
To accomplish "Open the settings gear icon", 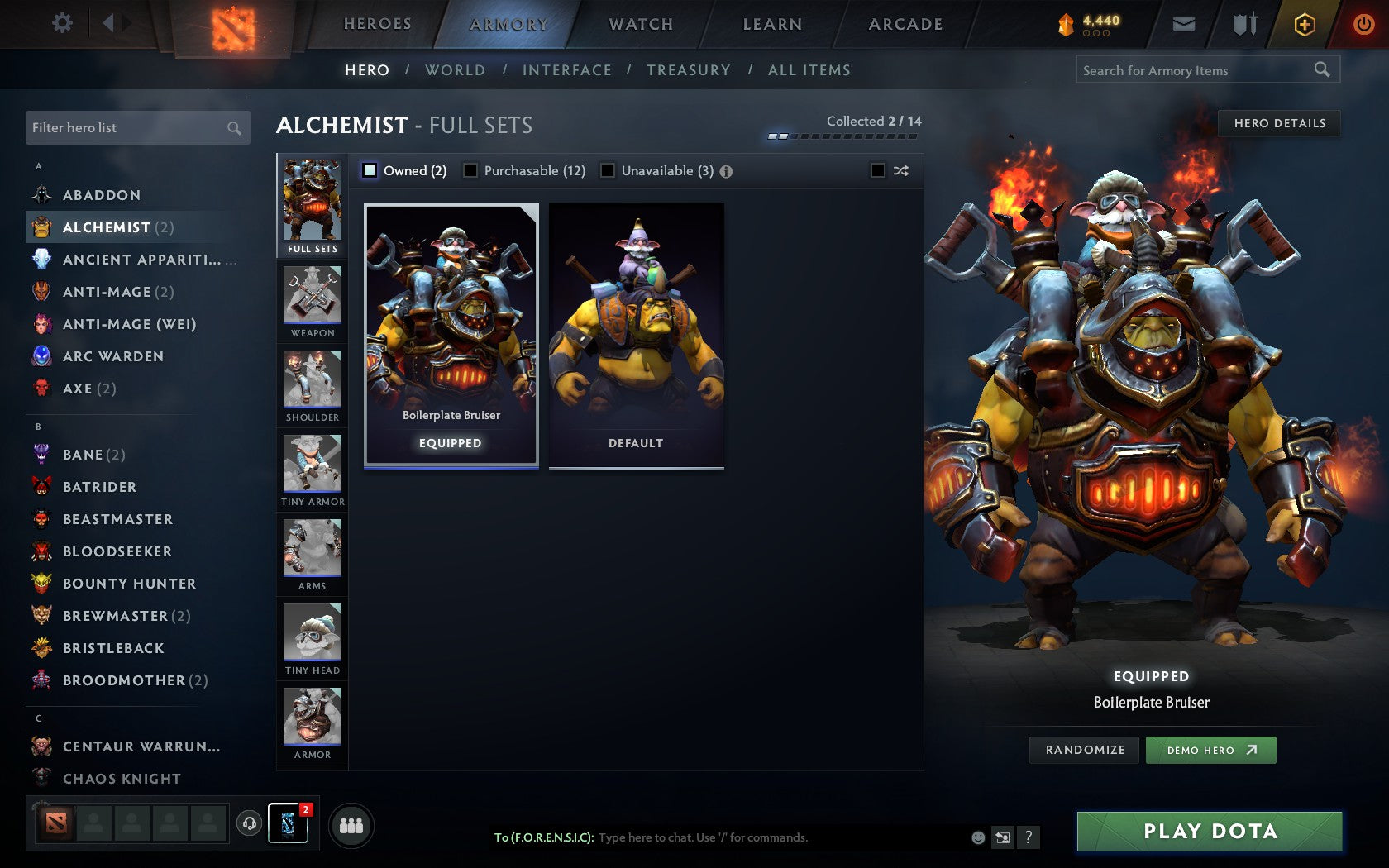I will pyautogui.click(x=61, y=23).
